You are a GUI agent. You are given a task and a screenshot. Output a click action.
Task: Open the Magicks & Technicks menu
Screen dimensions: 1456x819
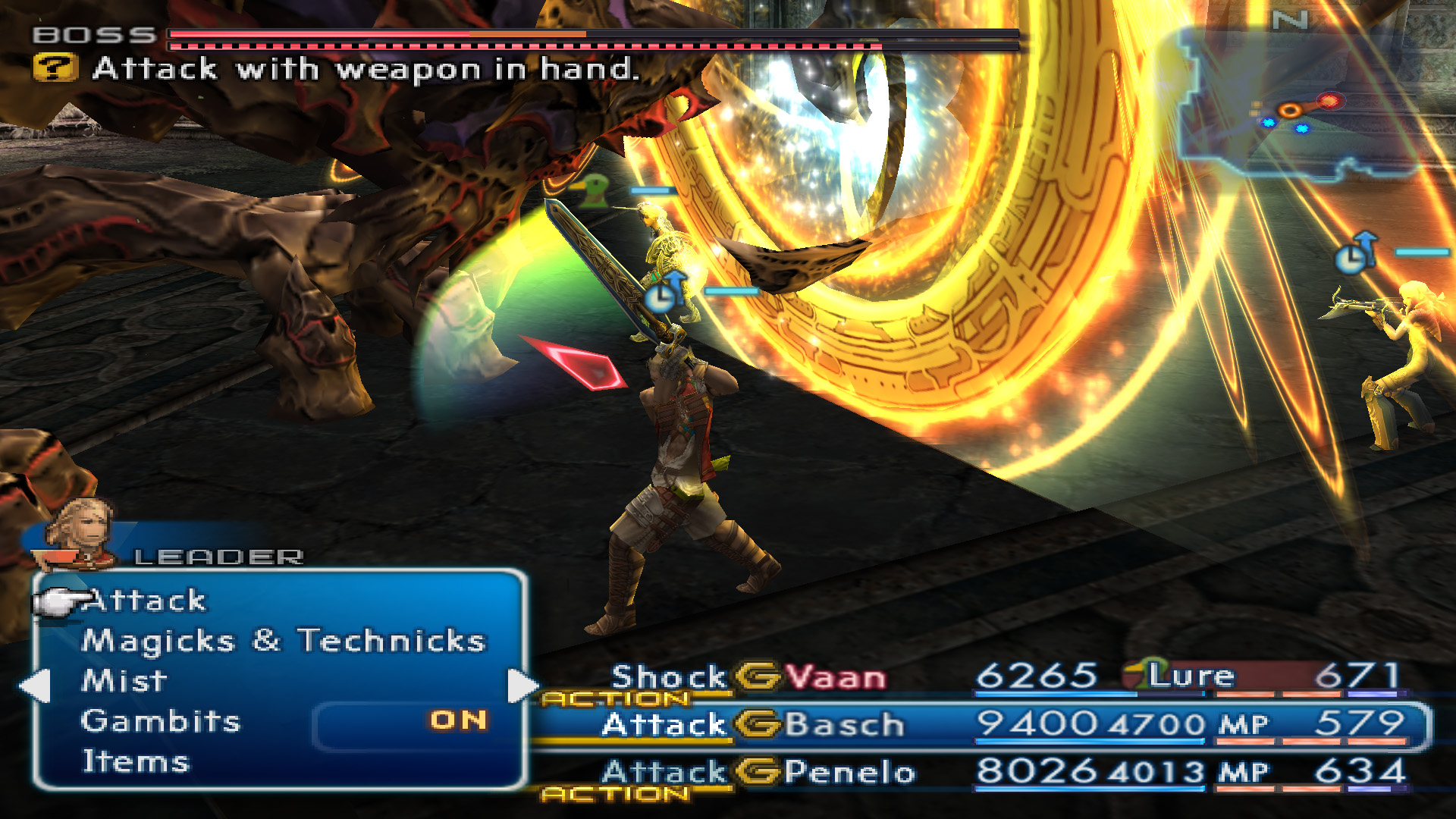point(283,642)
